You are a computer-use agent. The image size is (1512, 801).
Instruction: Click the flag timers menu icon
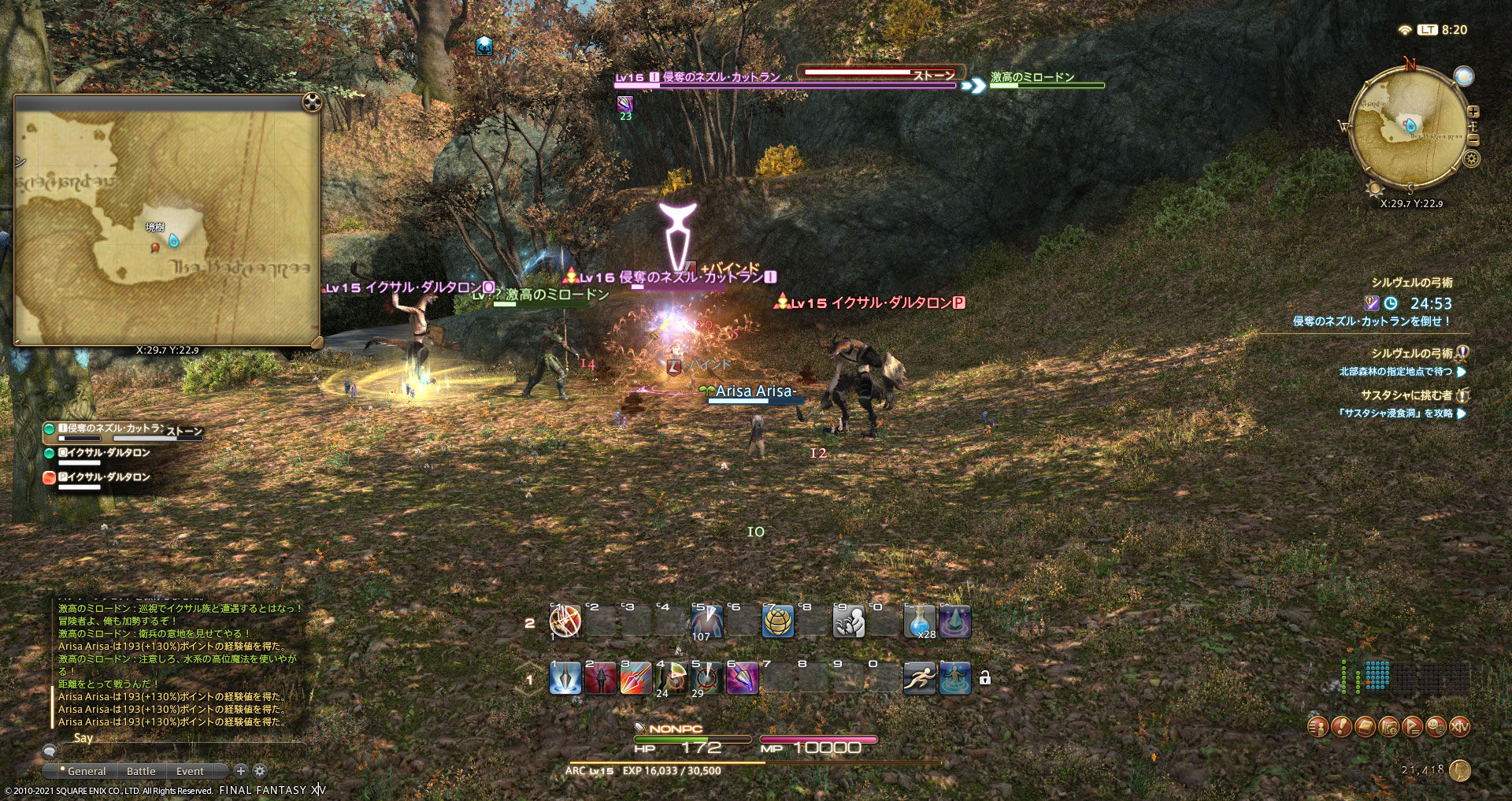point(1411,726)
